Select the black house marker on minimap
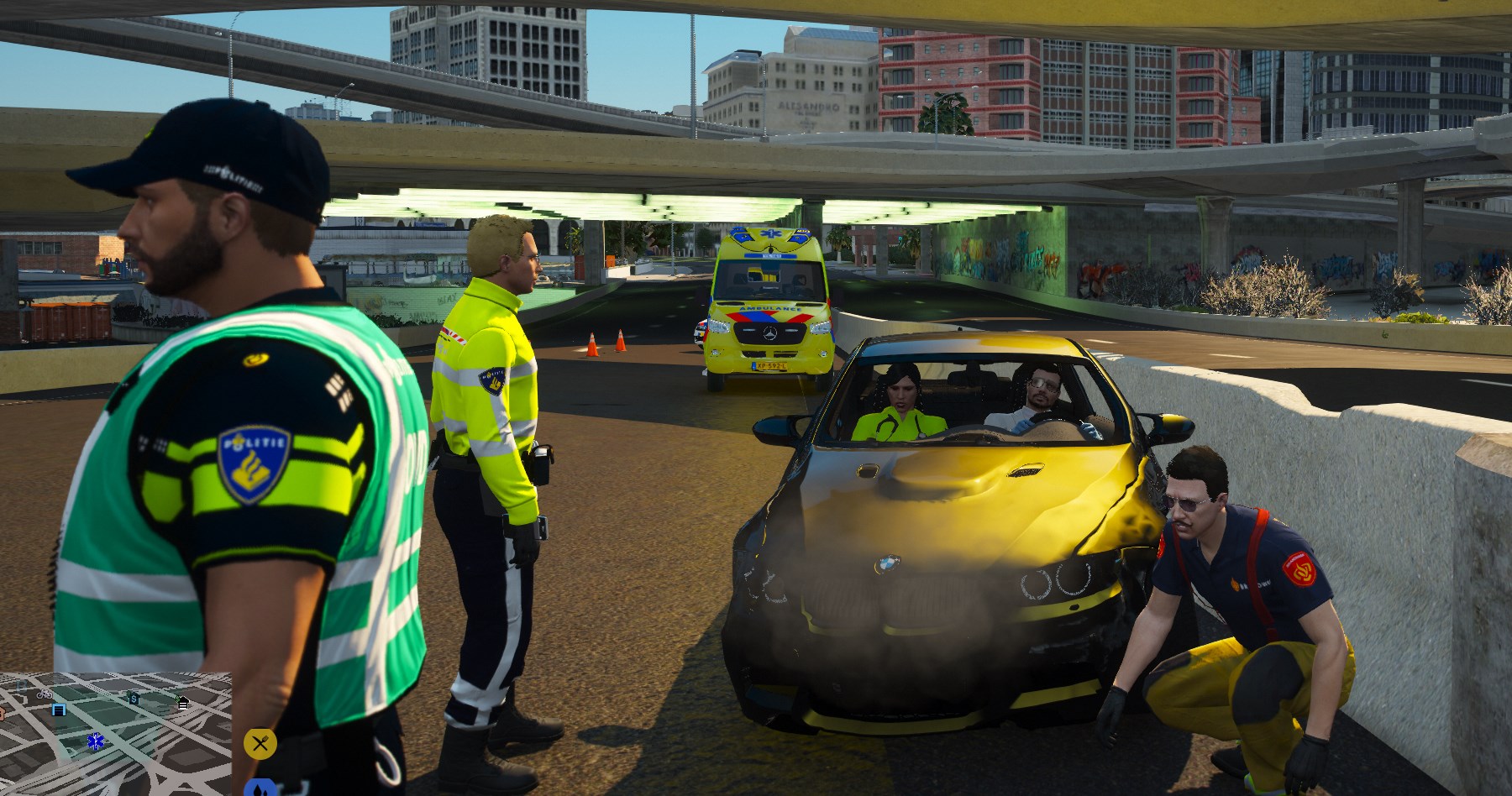Screen dimensions: 1512x796 tap(183, 702)
